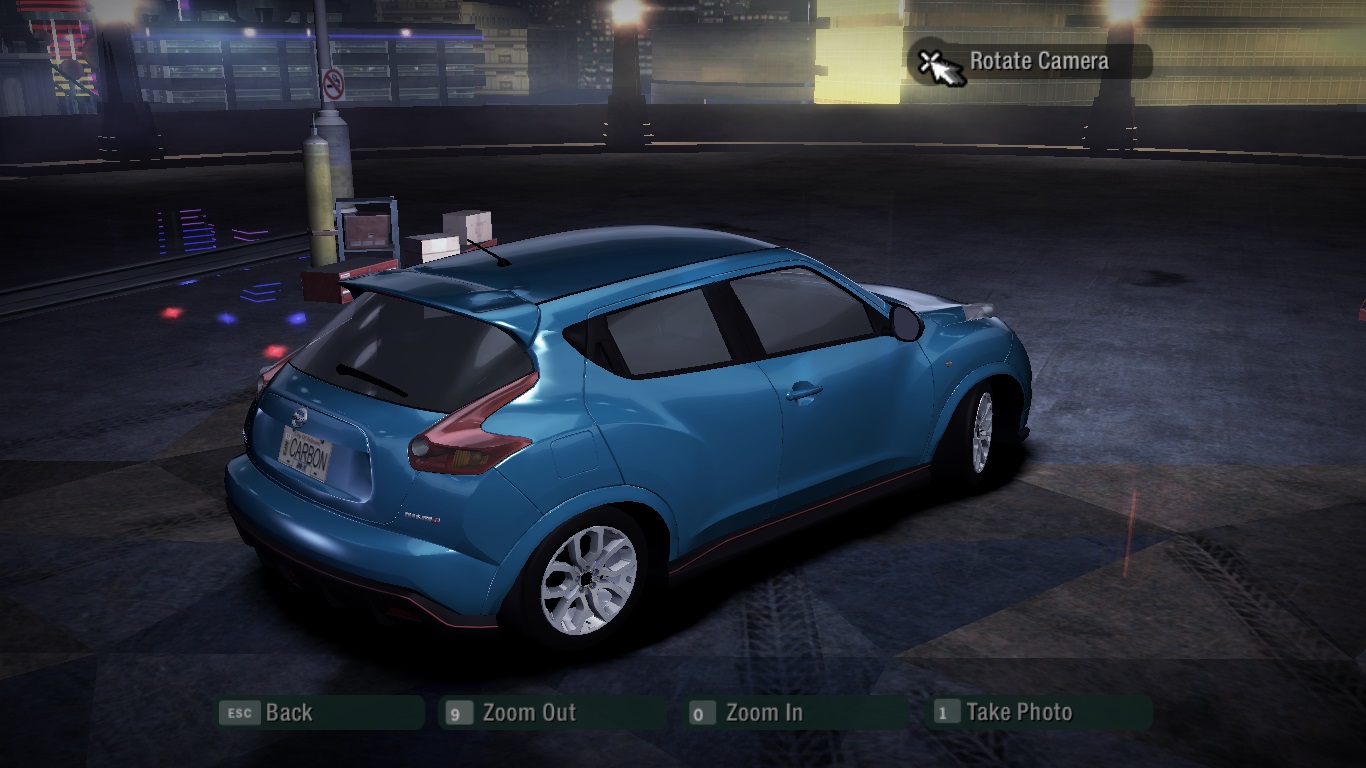Zoom out the camera view
The image size is (1366, 768).
(552, 713)
